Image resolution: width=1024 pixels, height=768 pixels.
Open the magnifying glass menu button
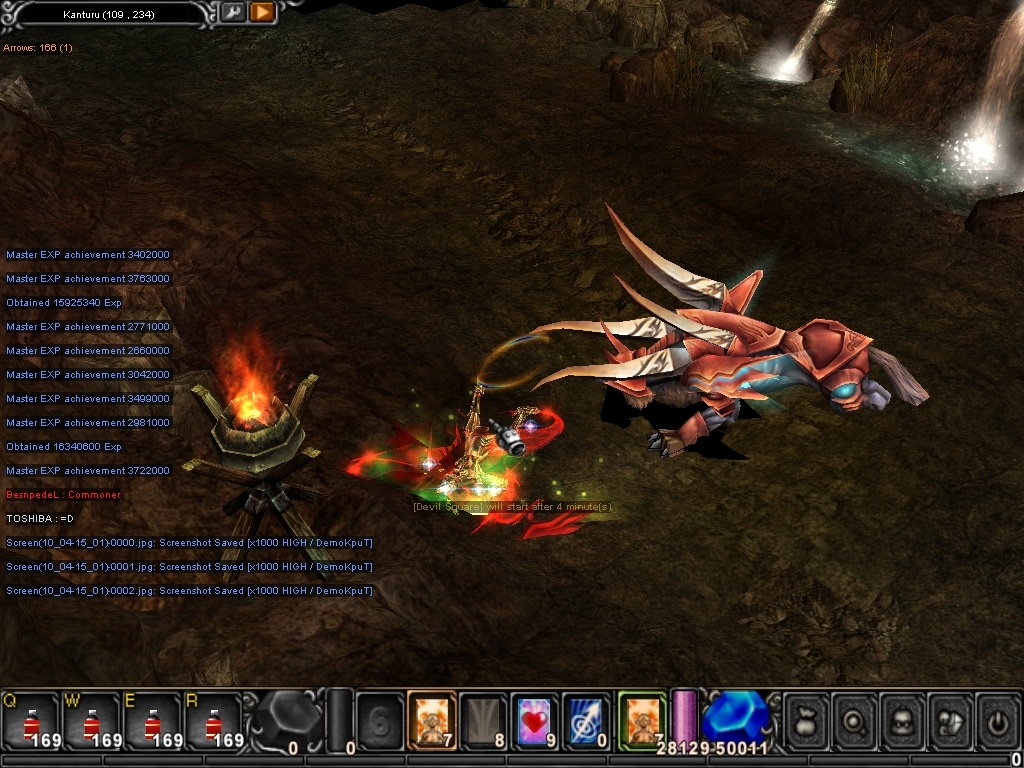[856, 720]
